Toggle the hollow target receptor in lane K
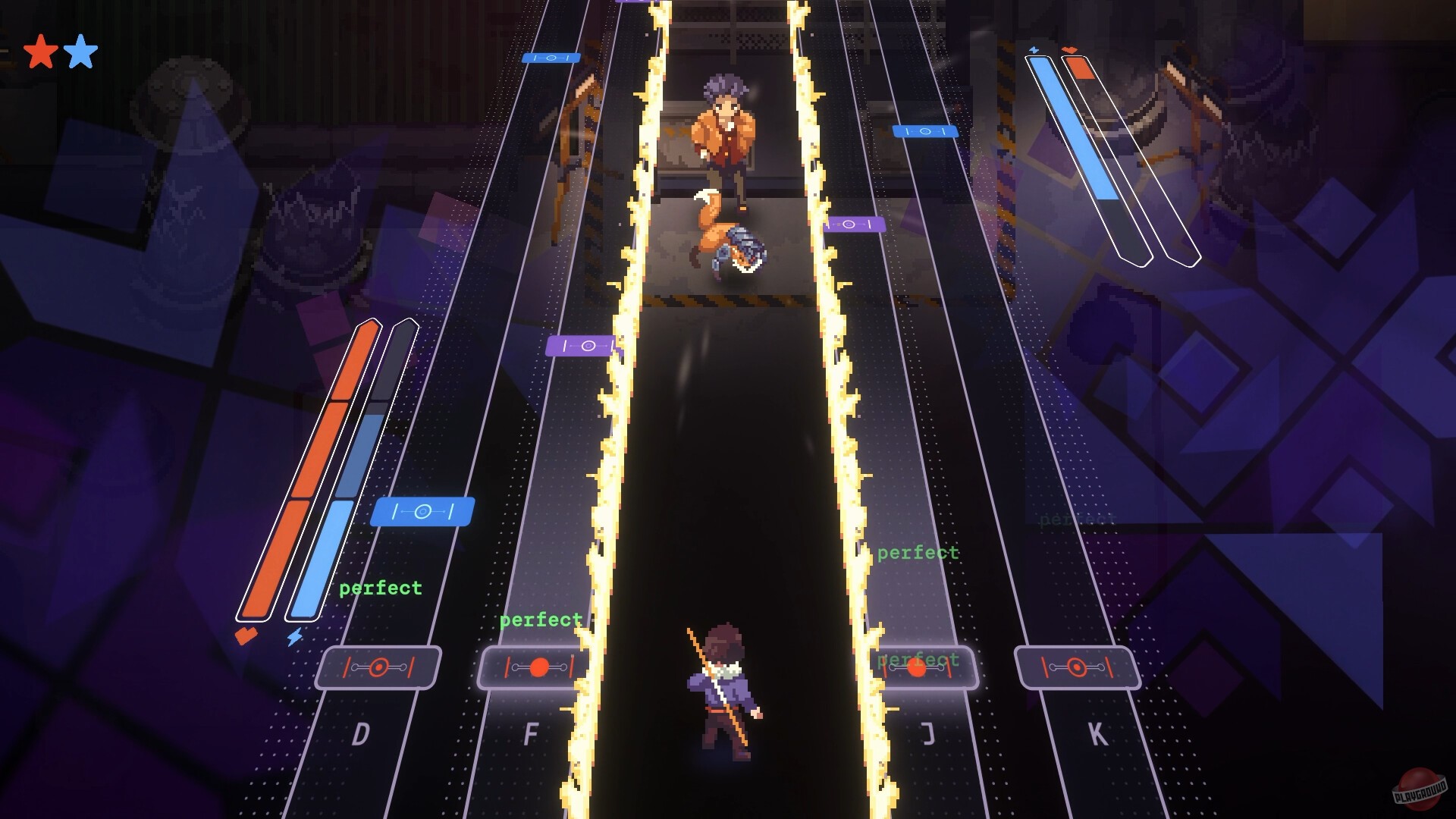 [x=1077, y=668]
